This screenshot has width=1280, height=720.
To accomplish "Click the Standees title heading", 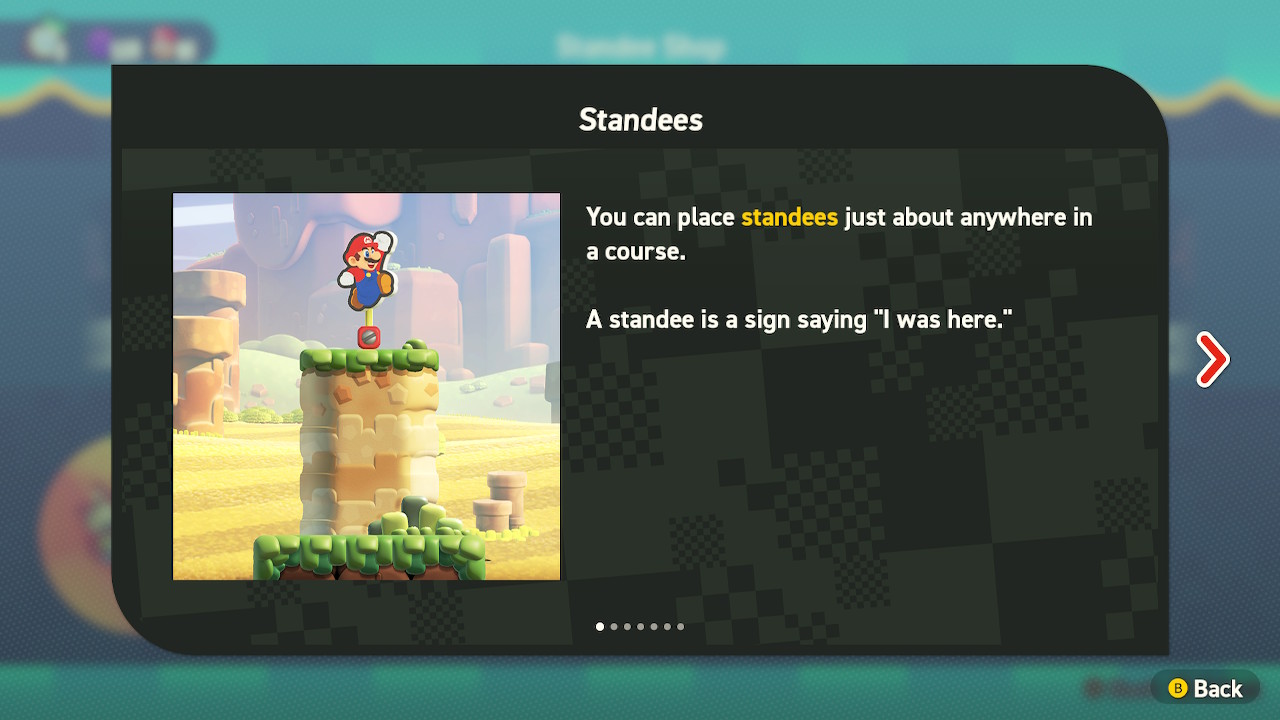I will 639,119.
